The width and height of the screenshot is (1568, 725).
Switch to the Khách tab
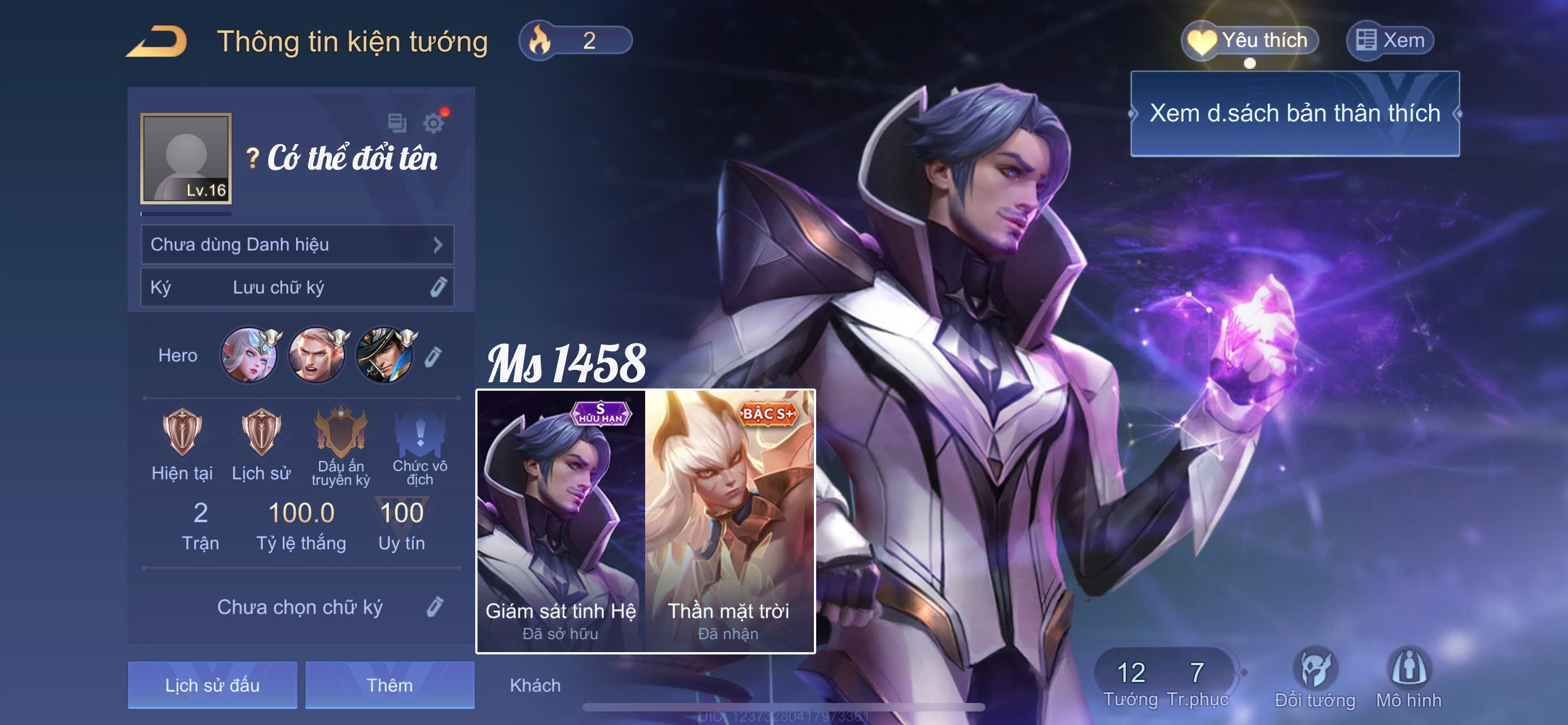[535, 685]
